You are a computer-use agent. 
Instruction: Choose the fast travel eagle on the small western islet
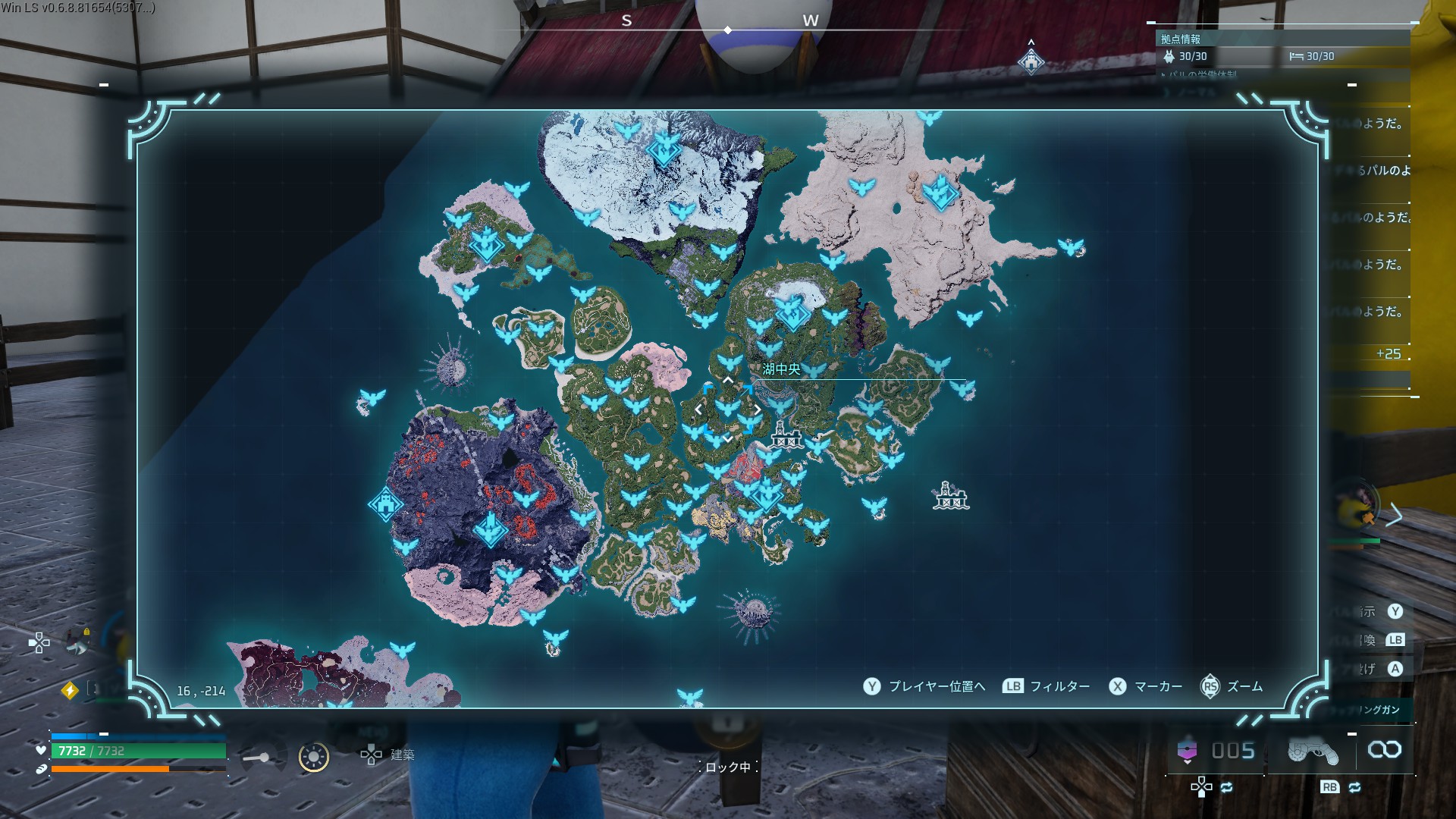click(372, 397)
